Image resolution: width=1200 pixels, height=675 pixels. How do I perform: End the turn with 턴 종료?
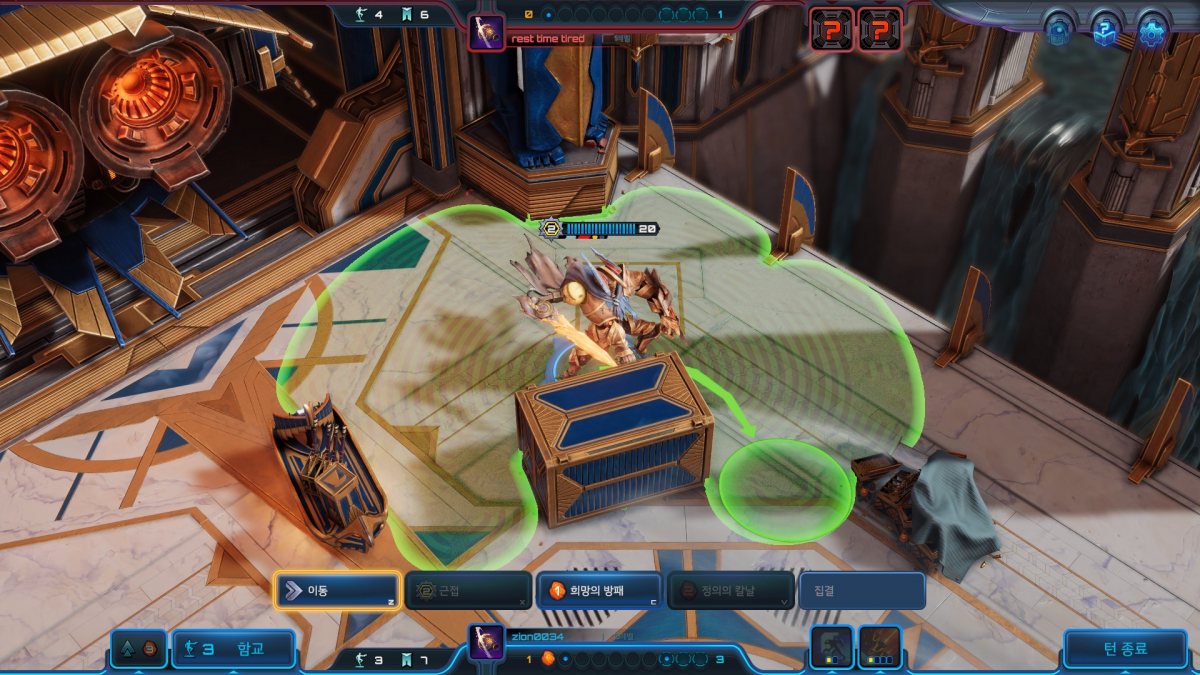tap(1125, 649)
